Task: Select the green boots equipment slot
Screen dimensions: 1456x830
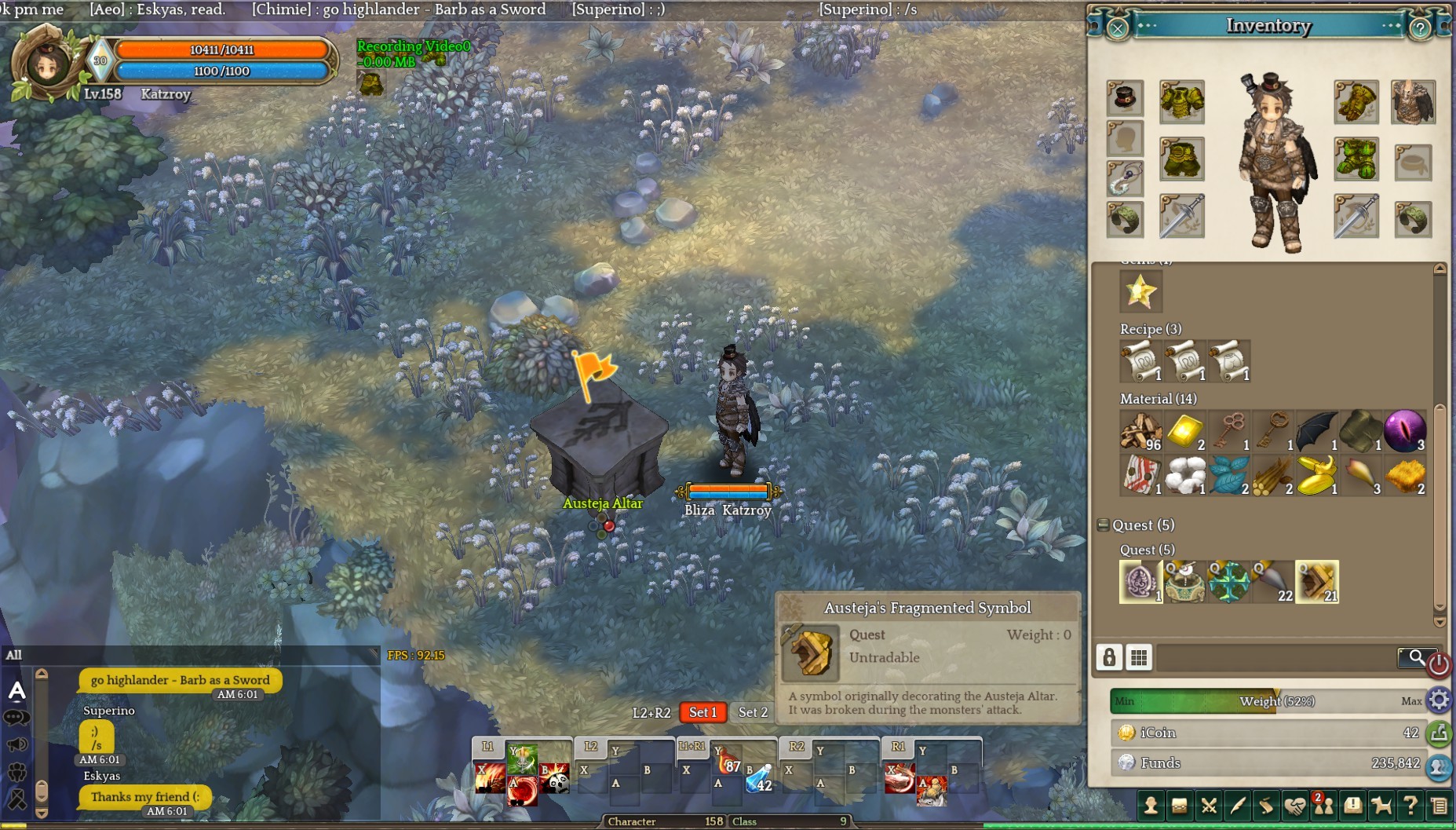Action: click(x=1356, y=159)
